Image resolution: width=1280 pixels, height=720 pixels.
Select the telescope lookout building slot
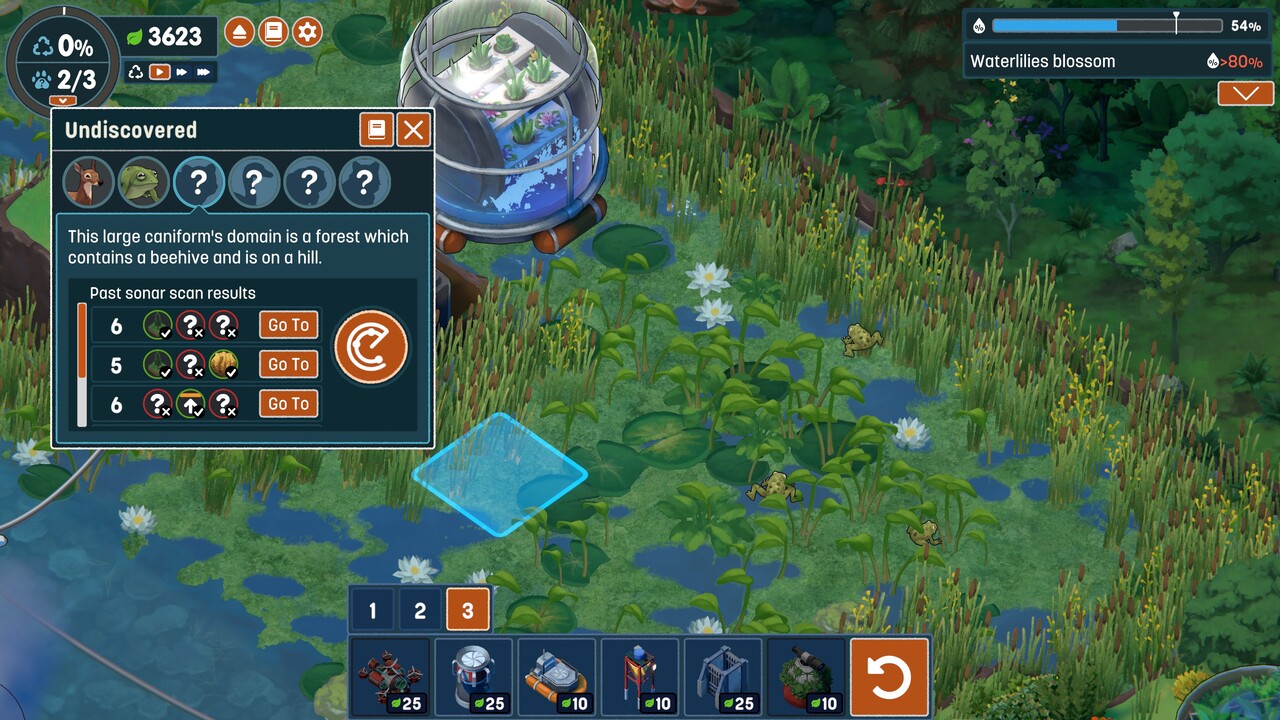click(807, 677)
